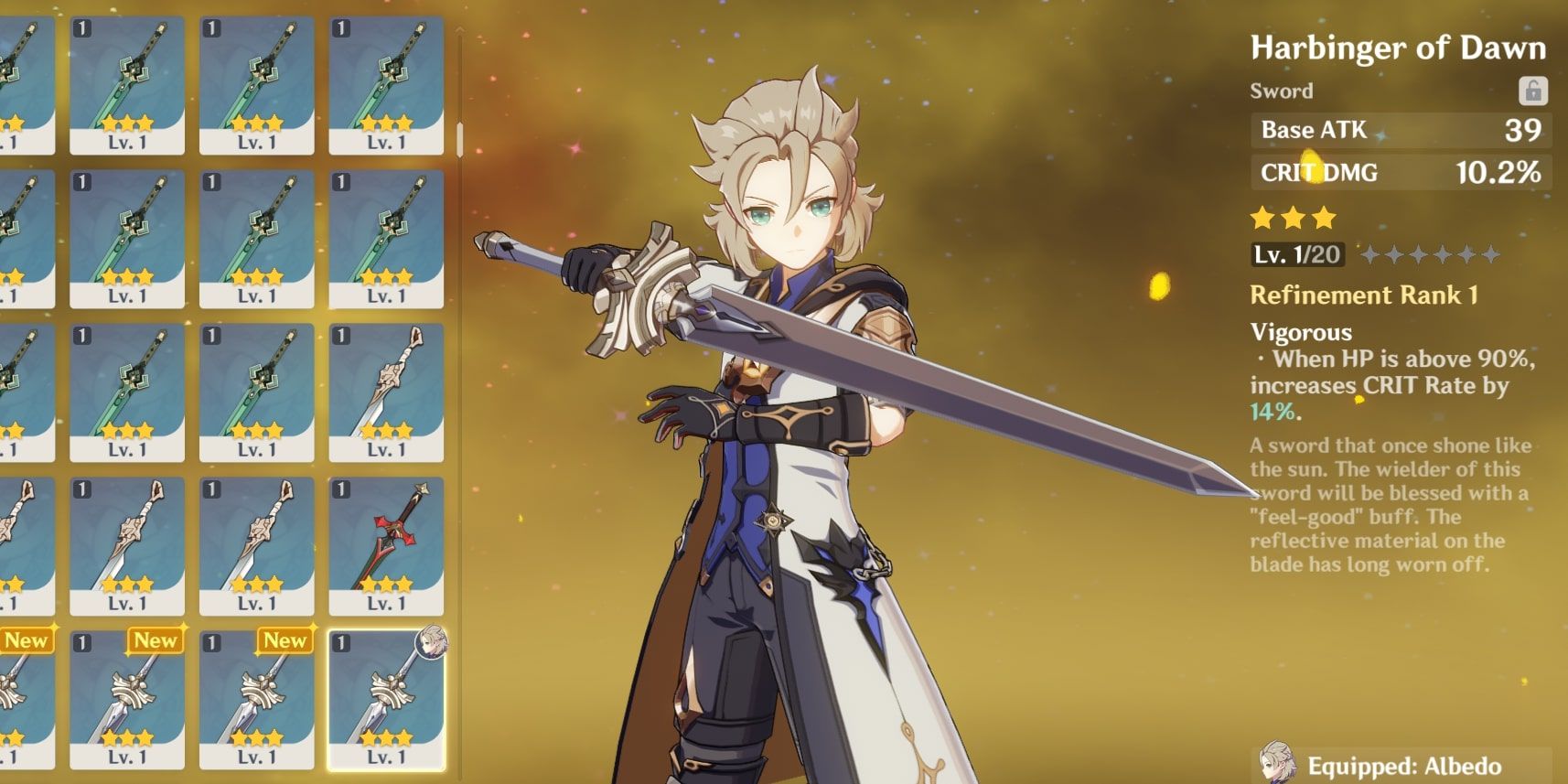Viewport: 1568px width, 784px height.
Task: Select the red Dark Iron Sword slot
Action: click(x=386, y=544)
